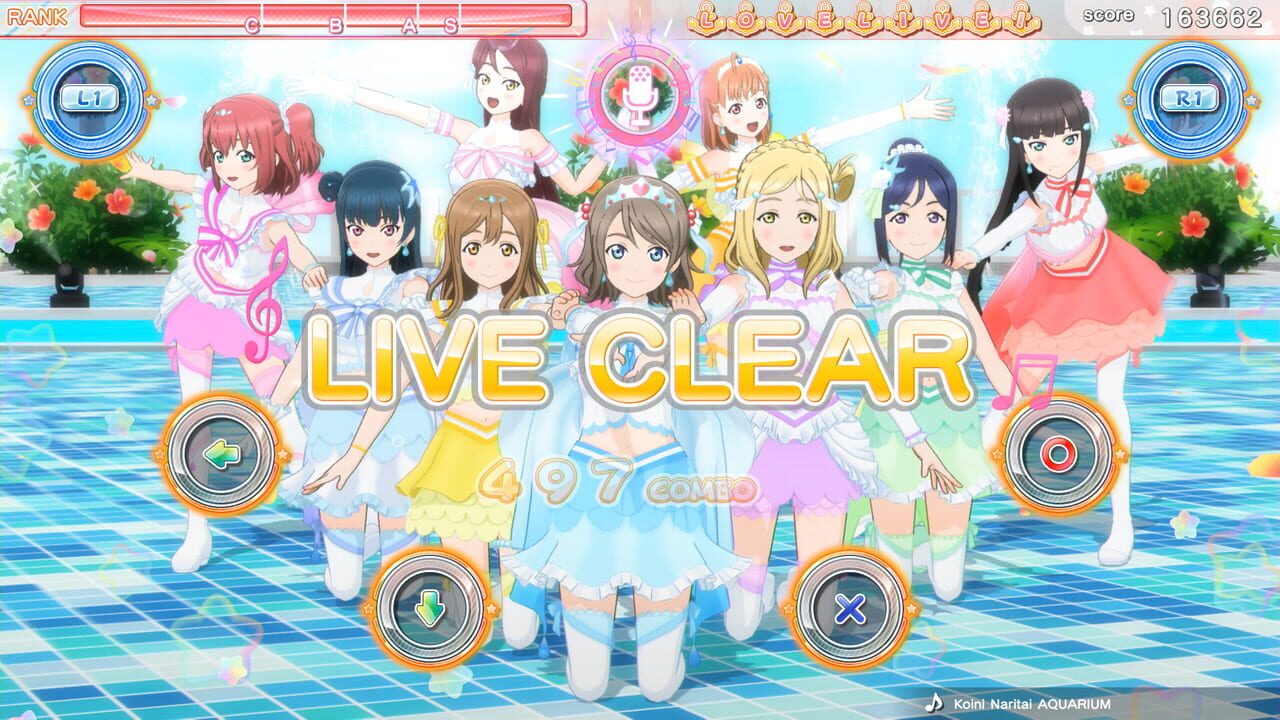Select the score value 163662

[x=1212, y=16]
